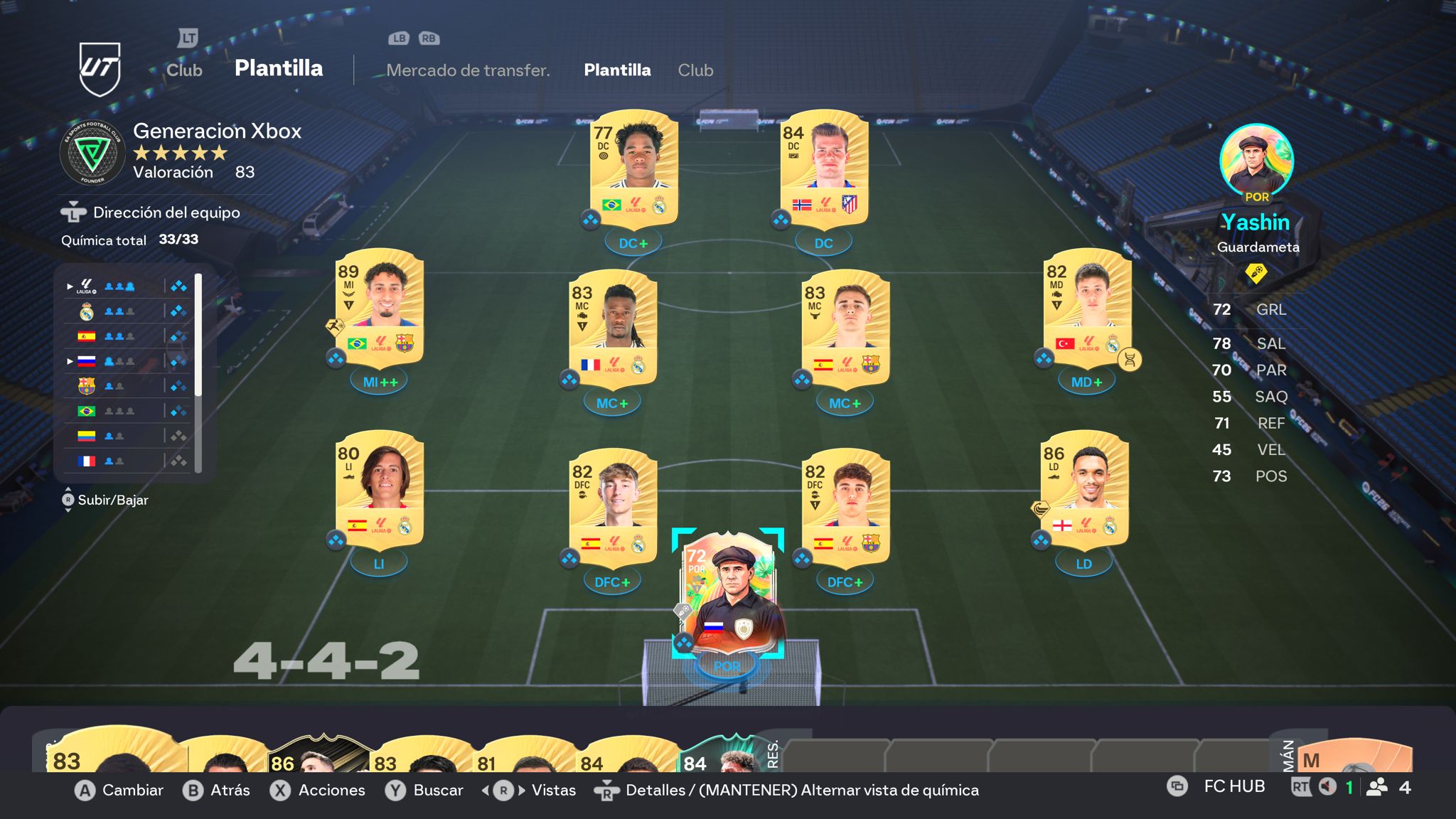Open the Club top menu tab
Image resolution: width=1456 pixels, height=819 pixels.
(184, 70)
